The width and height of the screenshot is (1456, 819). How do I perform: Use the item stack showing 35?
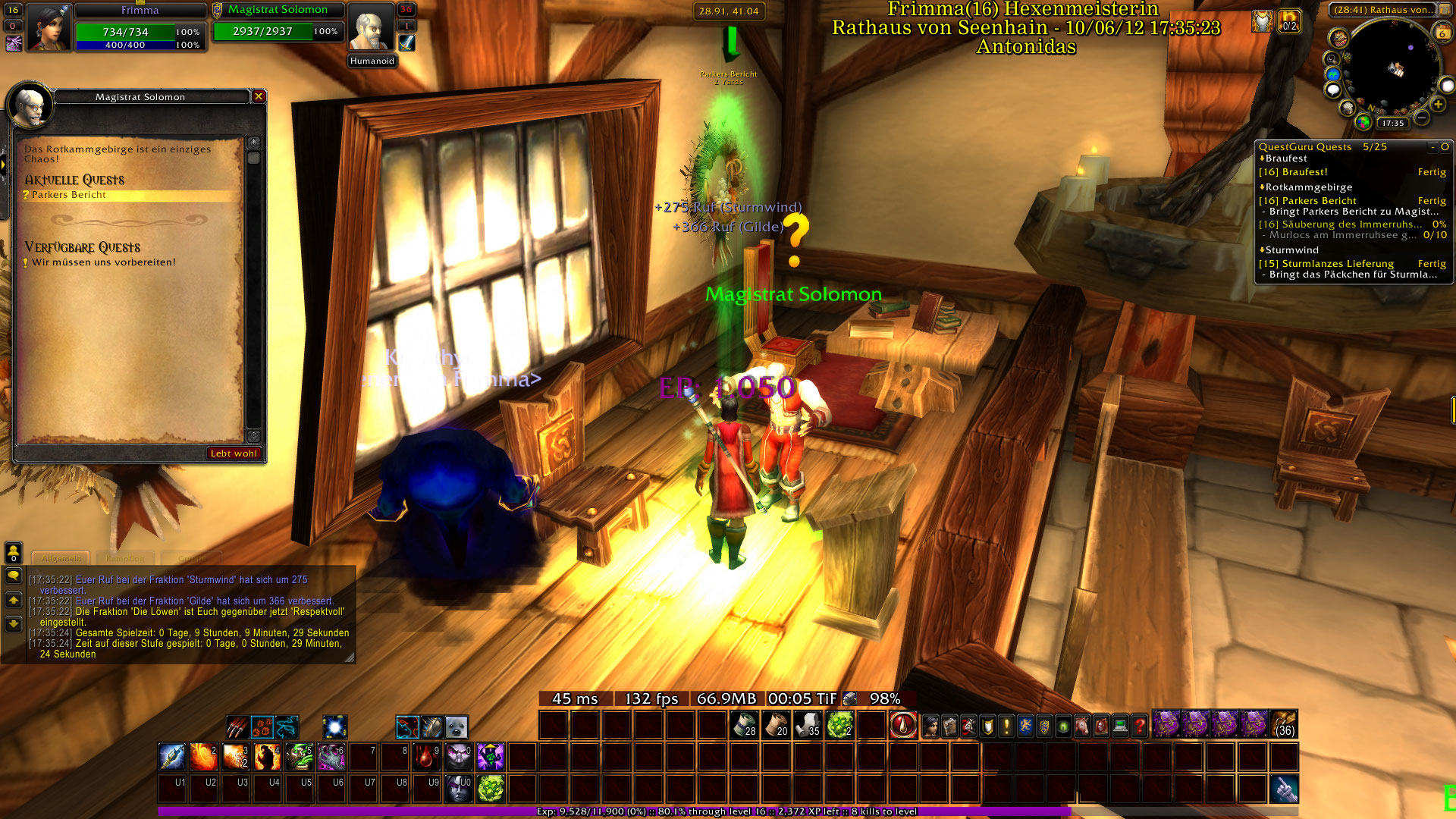coord(808,725)
